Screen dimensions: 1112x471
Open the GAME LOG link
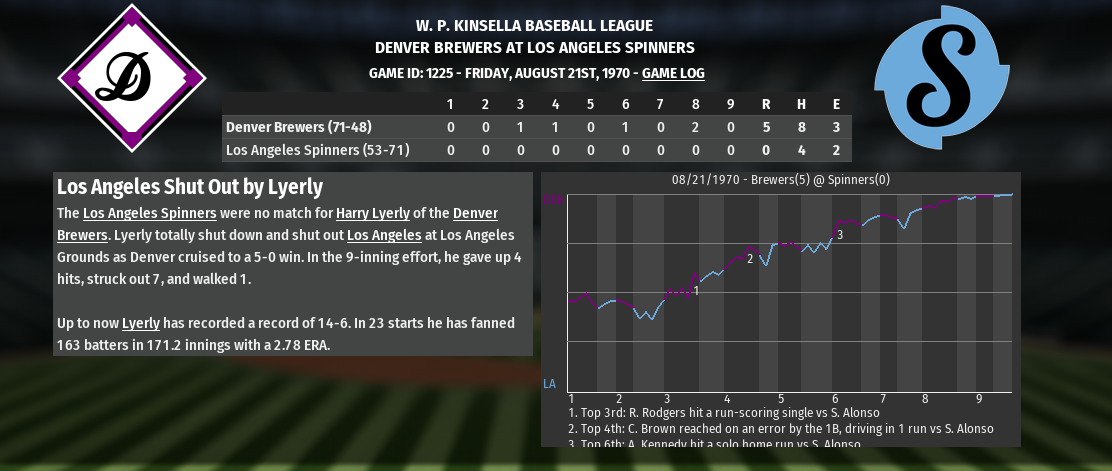(x=673, y=73)
